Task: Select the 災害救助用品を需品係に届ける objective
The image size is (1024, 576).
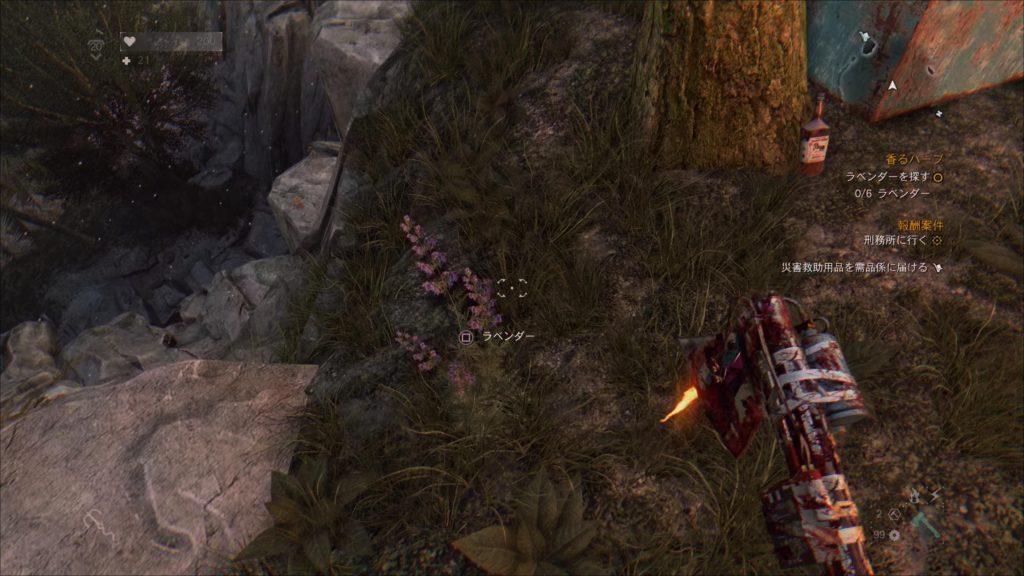Action: 855,268
